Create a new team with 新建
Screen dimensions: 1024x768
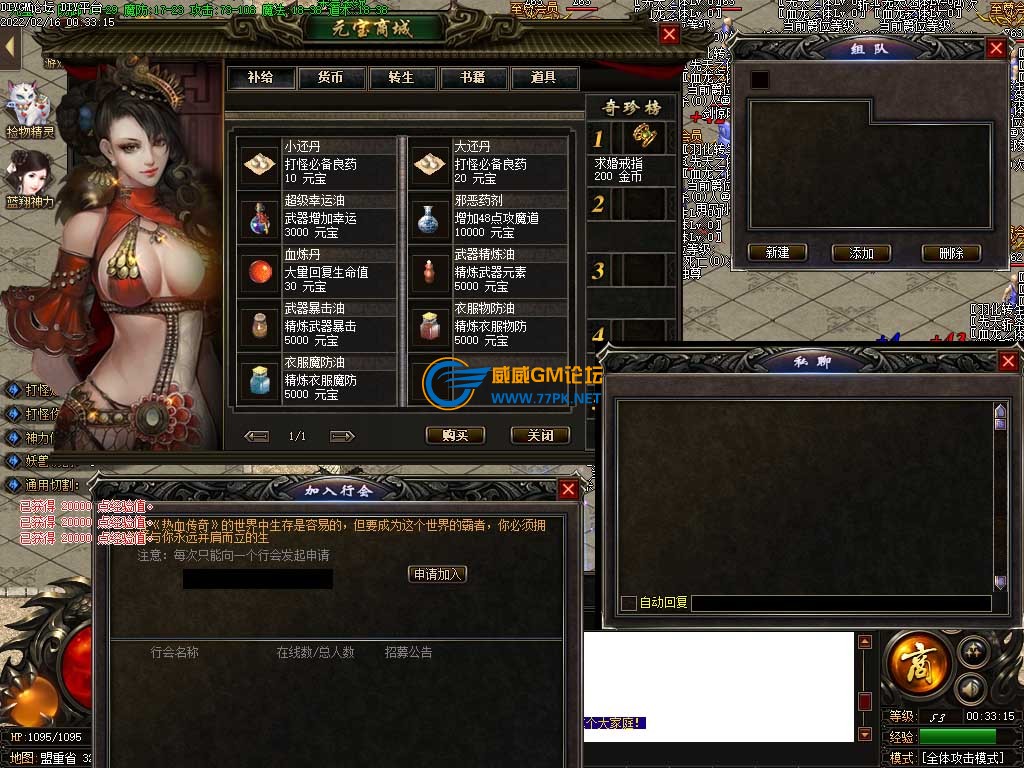[x=777, y=253]
